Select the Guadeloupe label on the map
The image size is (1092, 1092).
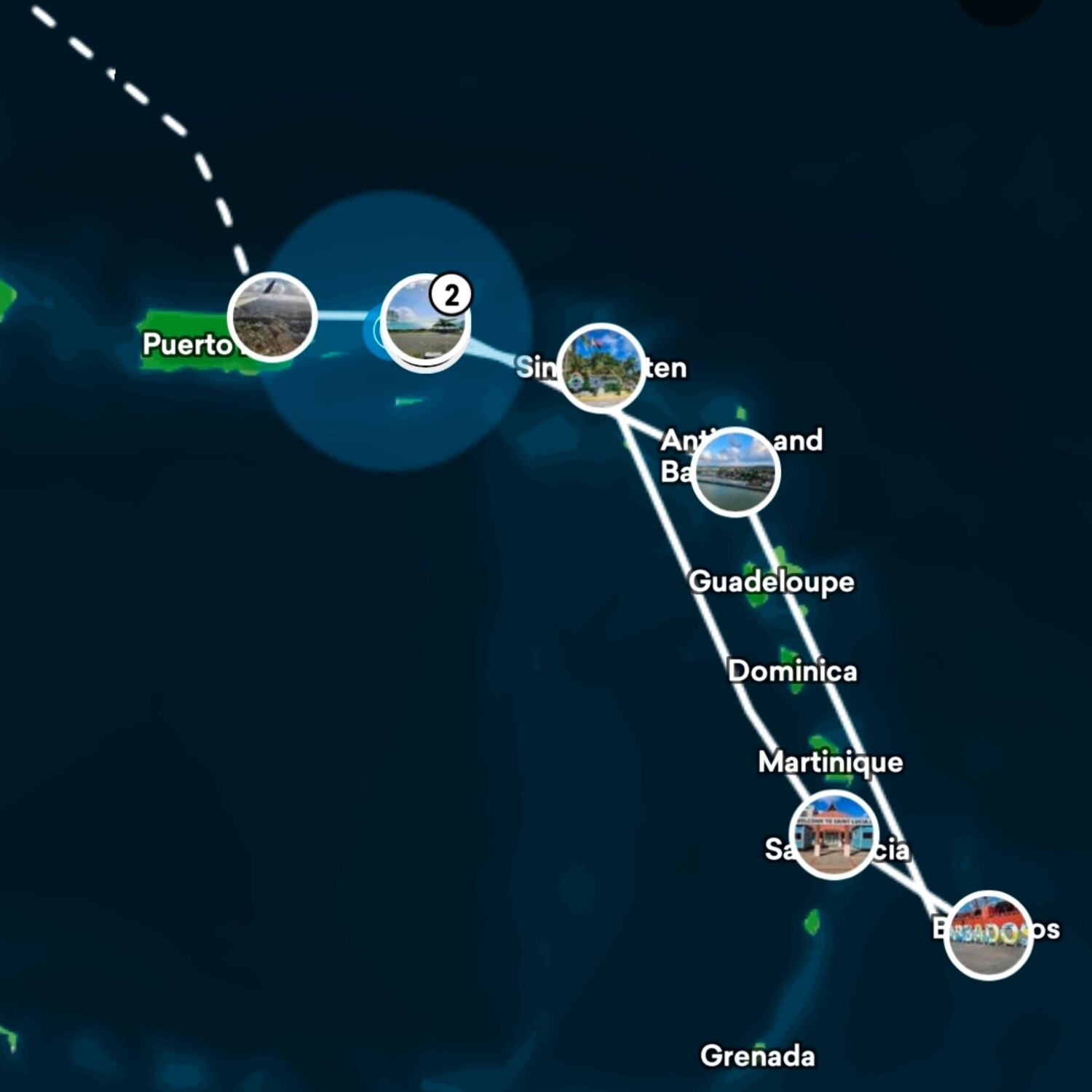pyautogui.click(x=772, y=582)
